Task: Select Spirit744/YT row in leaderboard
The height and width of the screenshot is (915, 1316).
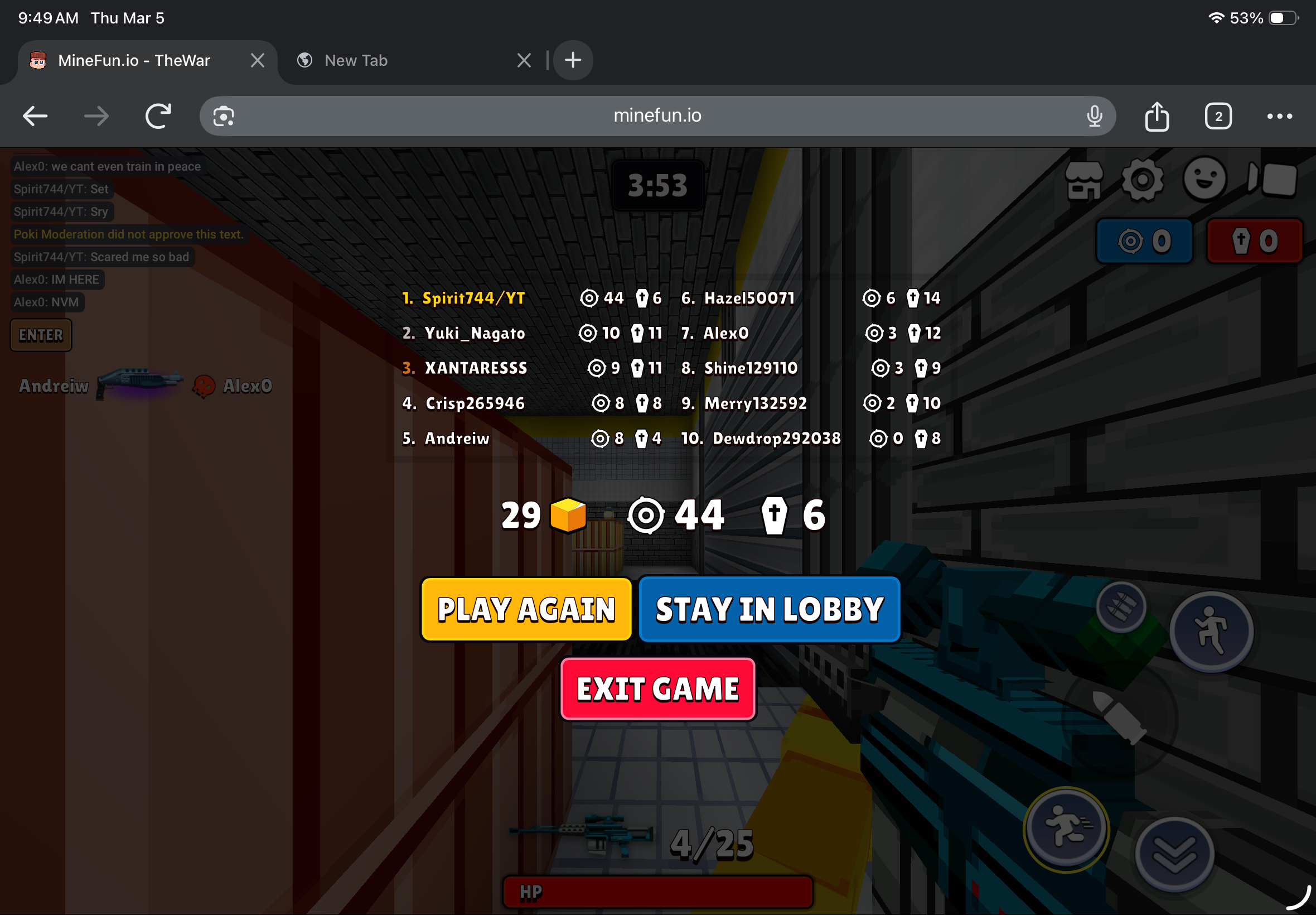Action: 531,298
